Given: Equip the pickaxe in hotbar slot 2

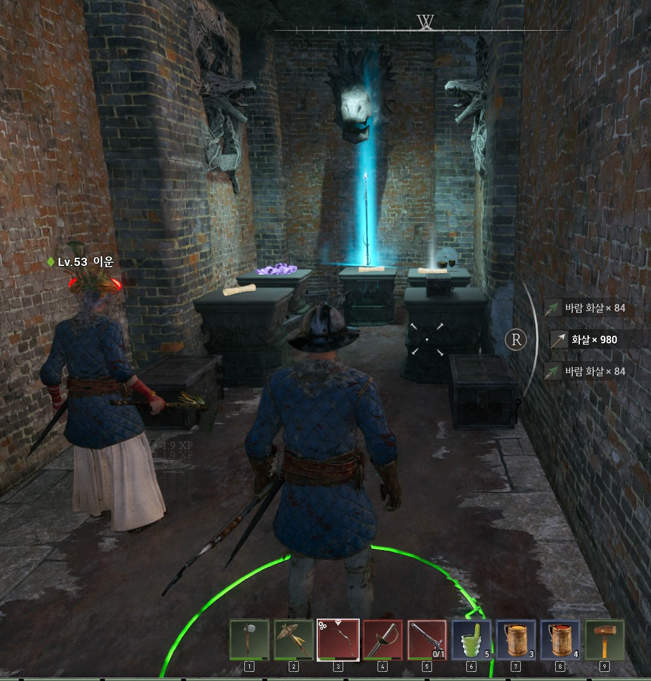Looking at the screenshot, I should (x=294, y=639).
